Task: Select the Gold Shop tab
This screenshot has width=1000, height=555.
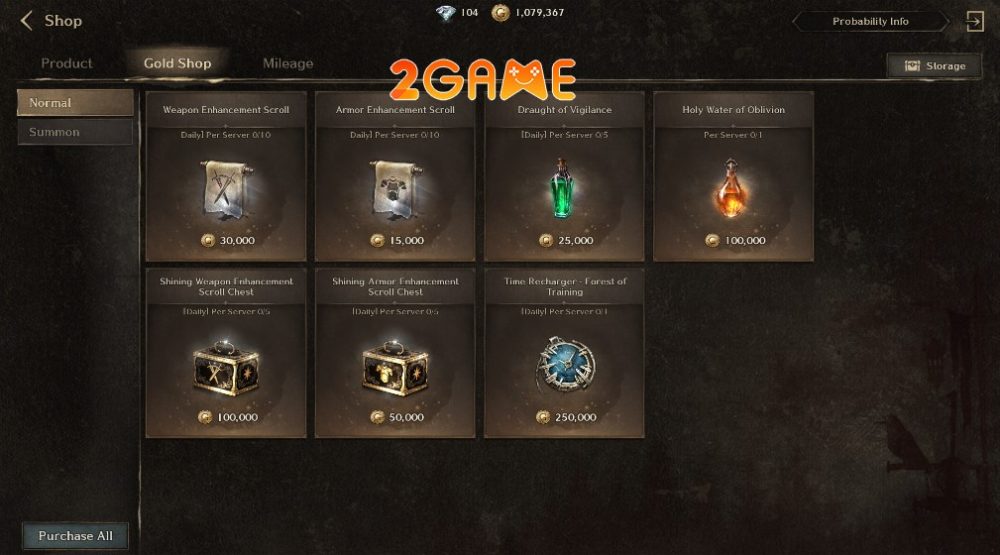Action: pos(177,63)
